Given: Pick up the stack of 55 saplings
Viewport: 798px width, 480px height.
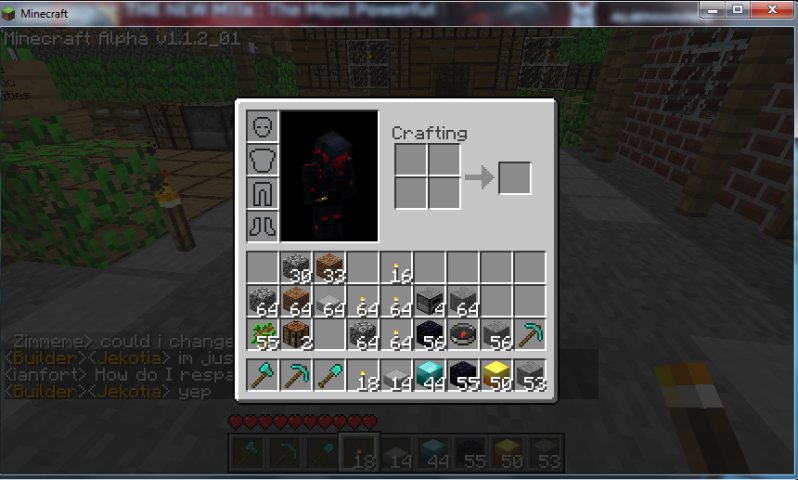Looking at the screenshot, I should click(x=263, y=334).
